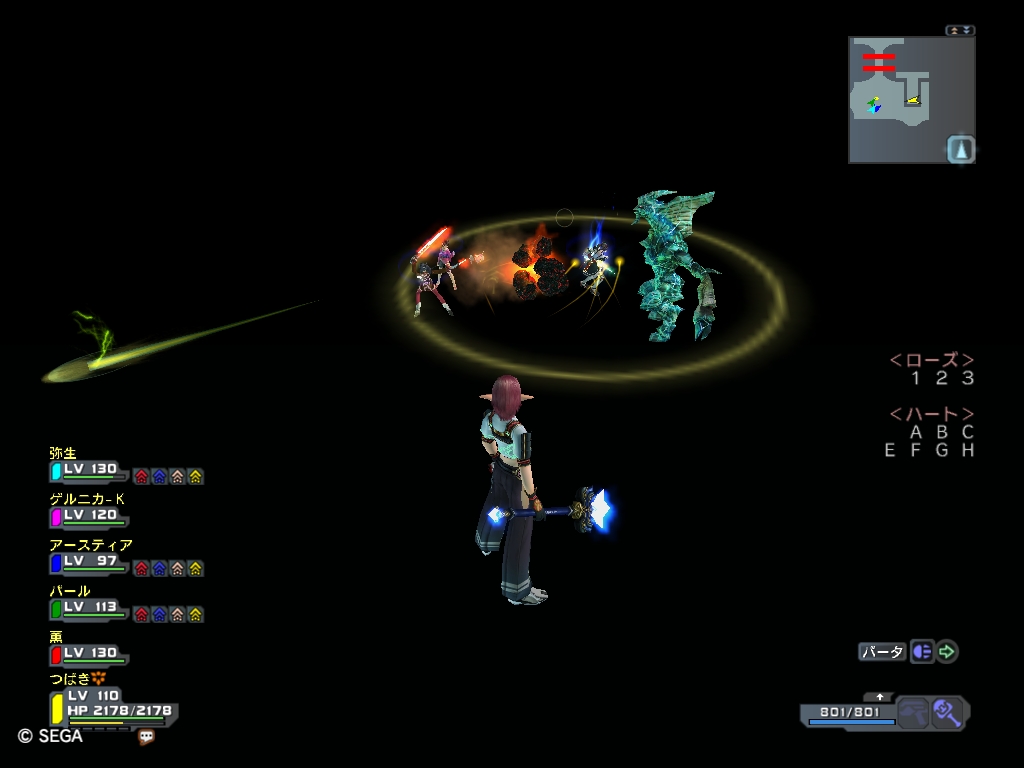Click the blue technic icon beside バータ
Image resolution: width=1024 pixels, height=768 pixels.
coord(922,652)
